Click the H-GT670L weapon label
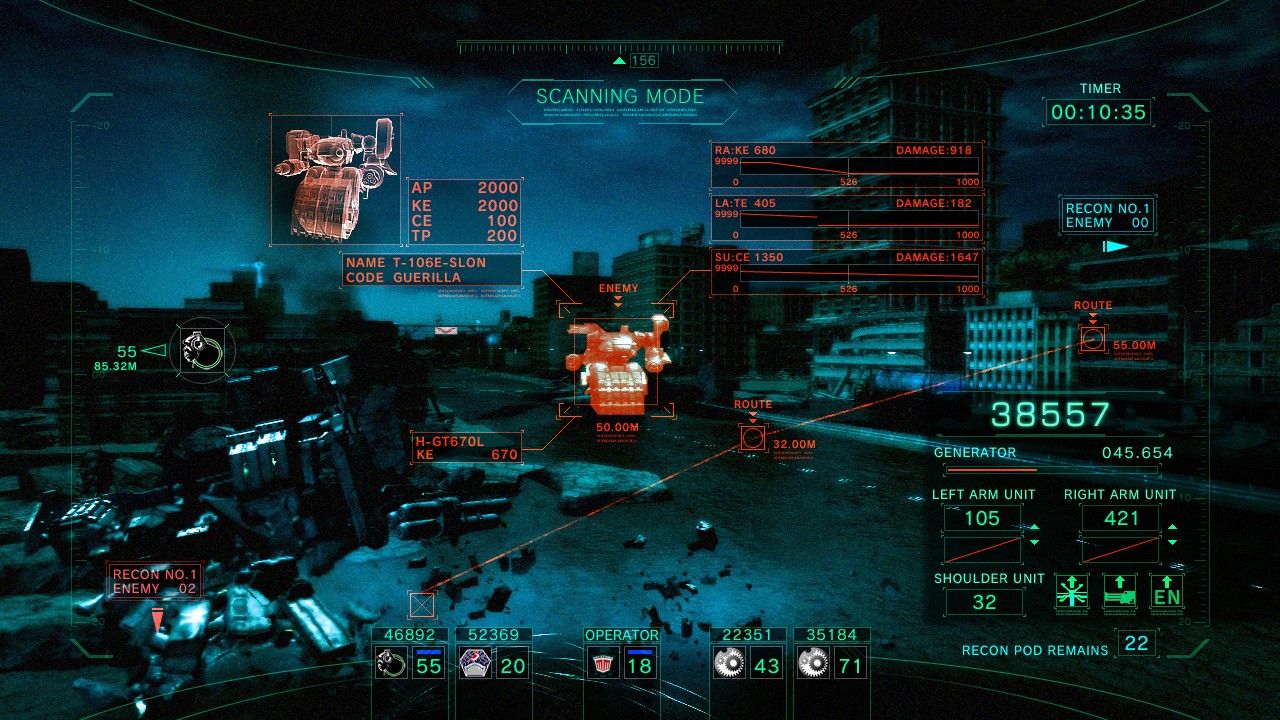The height and width of the screenshot is (720, 1280). point(465,446)
